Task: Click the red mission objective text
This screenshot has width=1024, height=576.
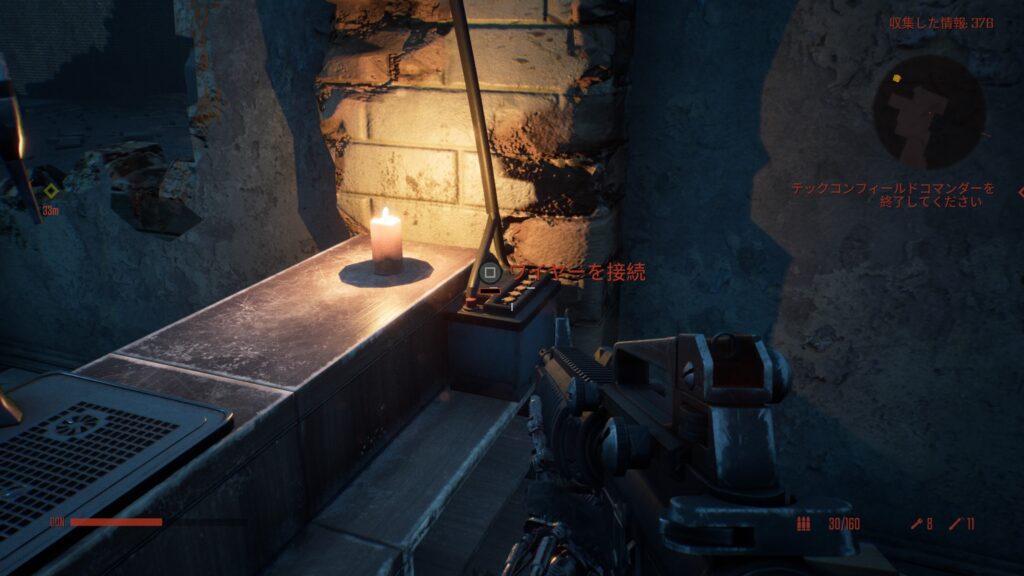Action: coord(893,194)
